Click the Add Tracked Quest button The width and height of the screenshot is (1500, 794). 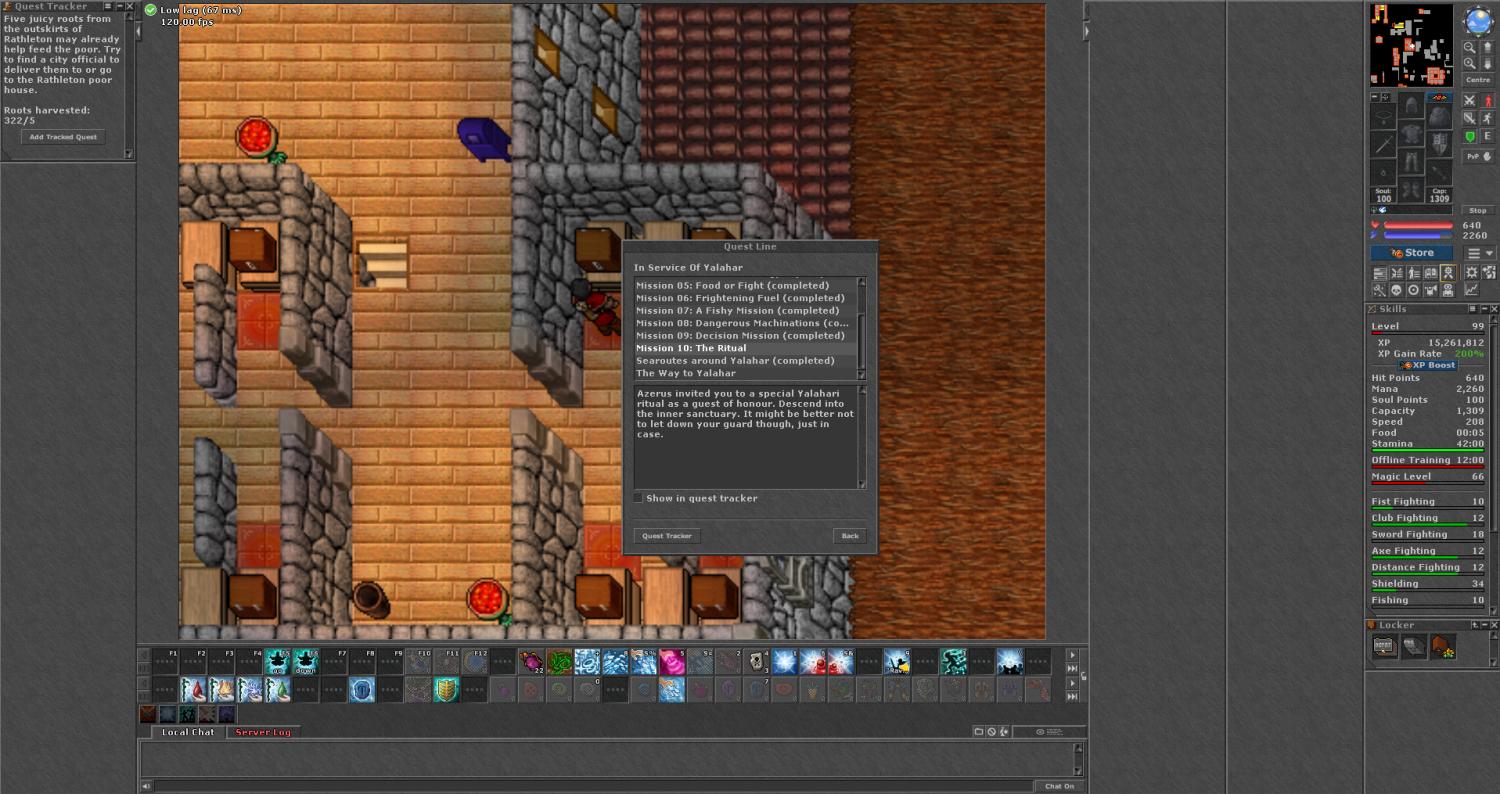[x=63, y=137]
